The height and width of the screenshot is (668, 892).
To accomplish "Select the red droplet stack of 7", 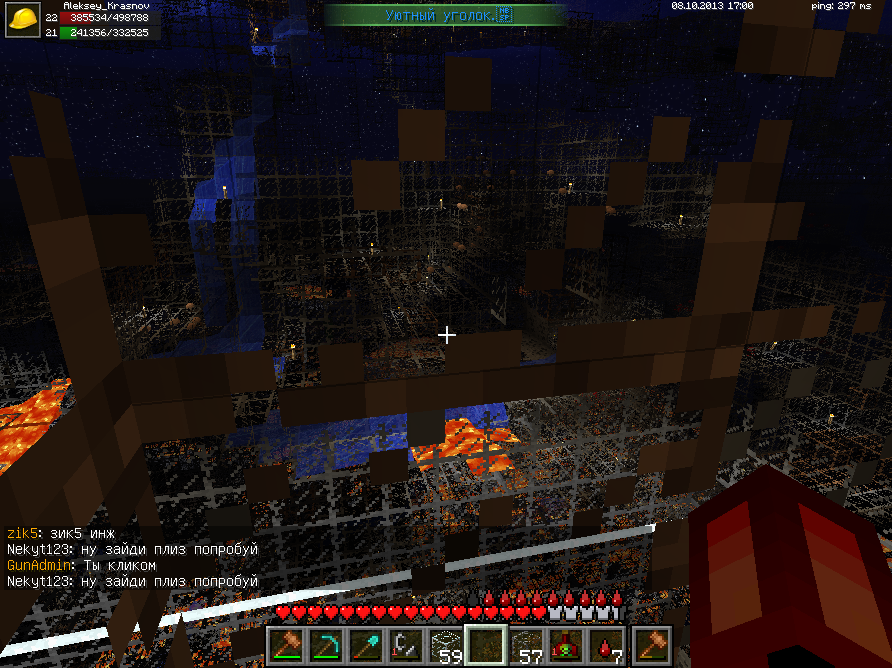I will coord(607,645).
